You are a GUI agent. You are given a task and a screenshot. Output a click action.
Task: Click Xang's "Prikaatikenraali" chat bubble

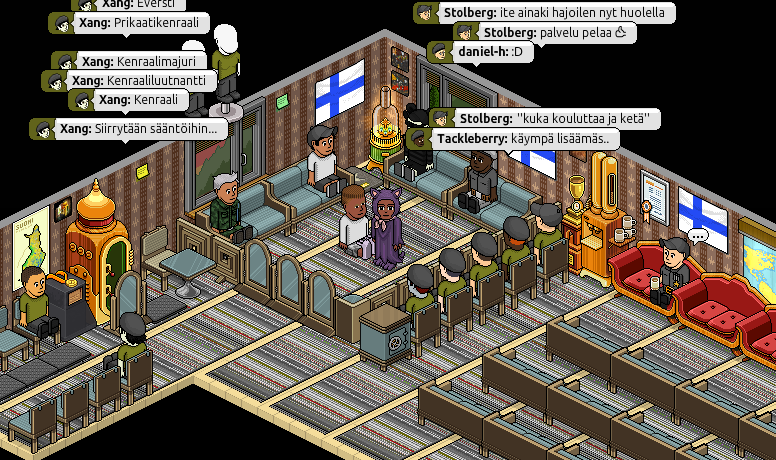click(x=128, y=23)
